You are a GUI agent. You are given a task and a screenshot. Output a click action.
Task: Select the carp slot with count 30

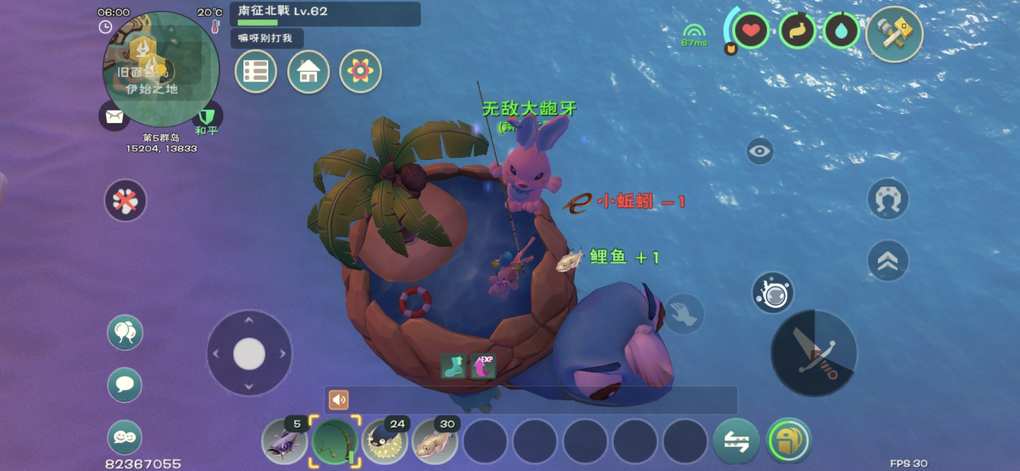click(x=435, y=440)
